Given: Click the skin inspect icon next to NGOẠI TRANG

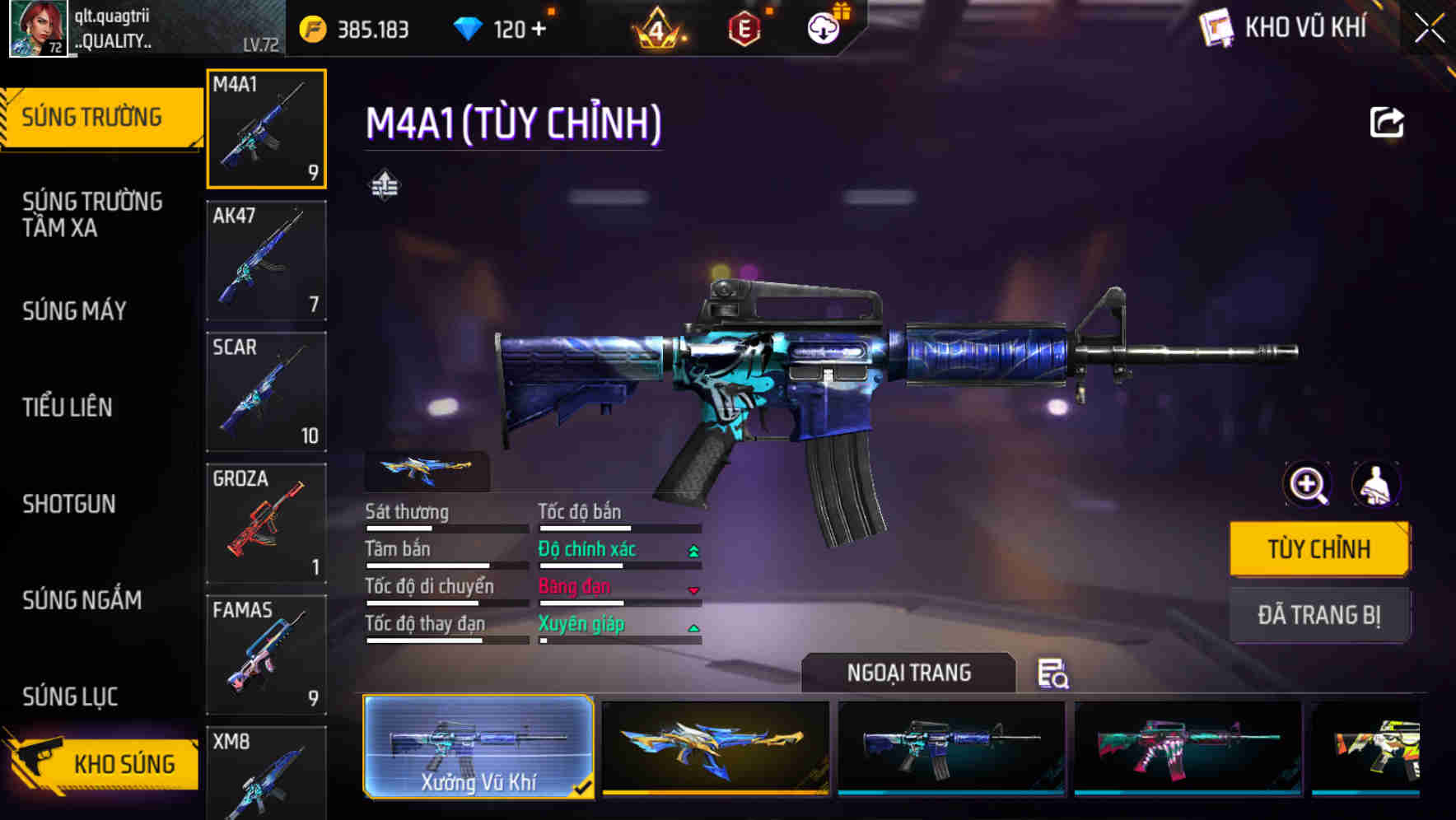Looking at the screenshot, I should pos(1052,674).
